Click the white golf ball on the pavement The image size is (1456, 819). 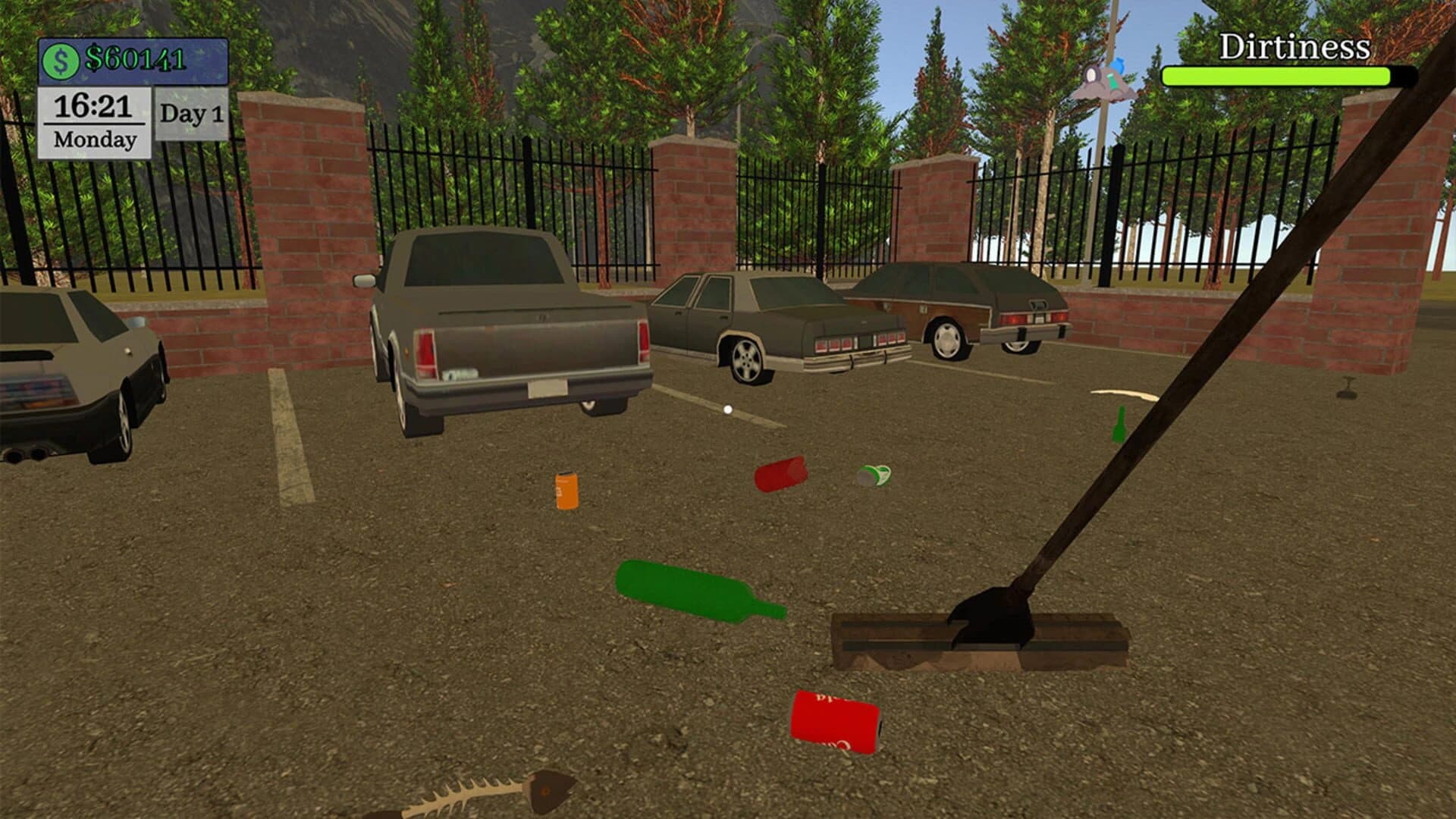tap(730, 409)
